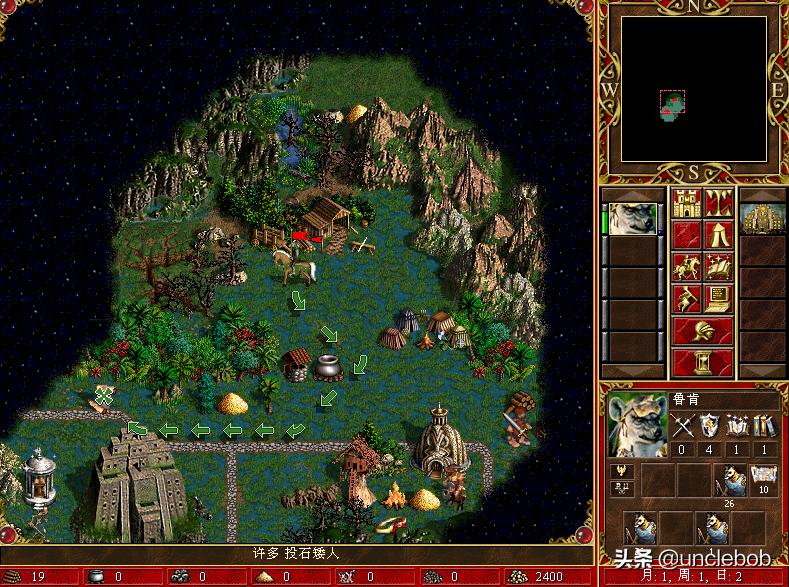Select the town in the town list
The image size is (789, 587).
pyautogui.click(x=762, y=219)
